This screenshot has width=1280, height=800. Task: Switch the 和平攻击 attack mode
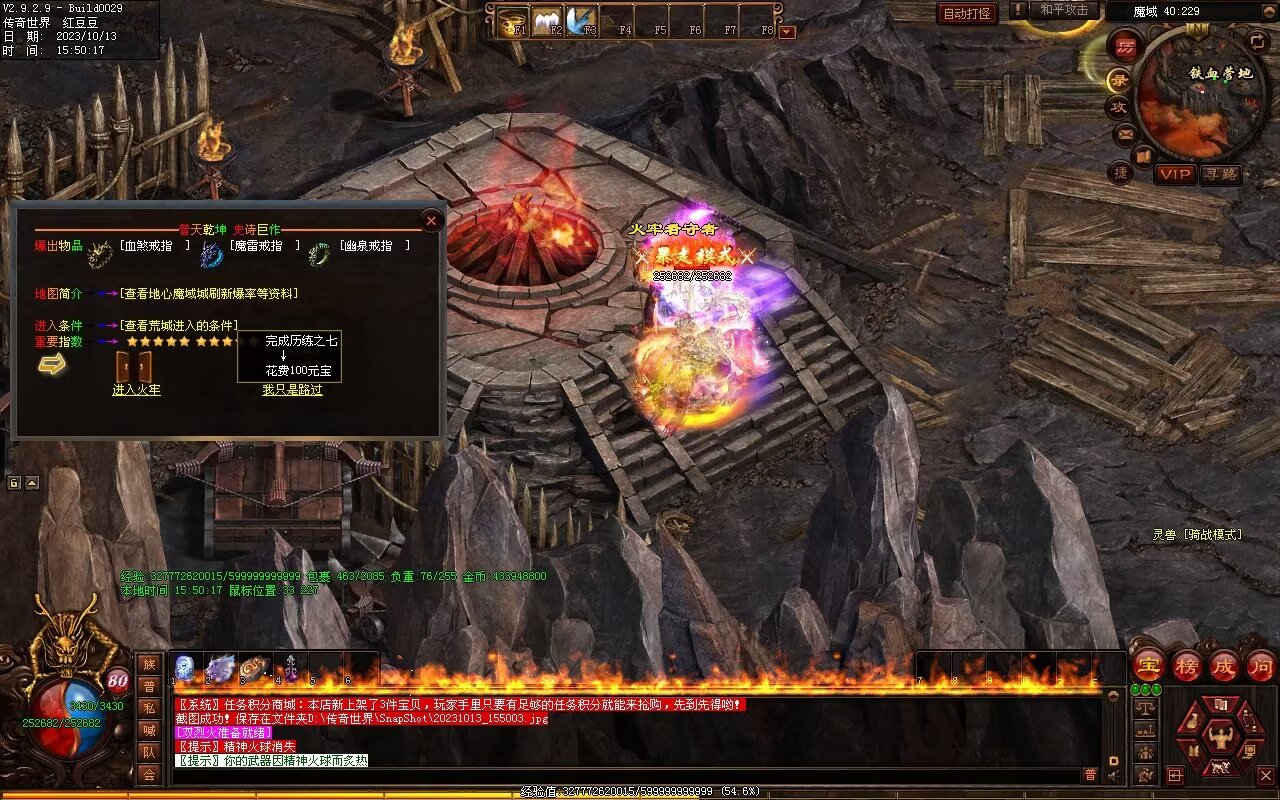(x=1063, y=10)
